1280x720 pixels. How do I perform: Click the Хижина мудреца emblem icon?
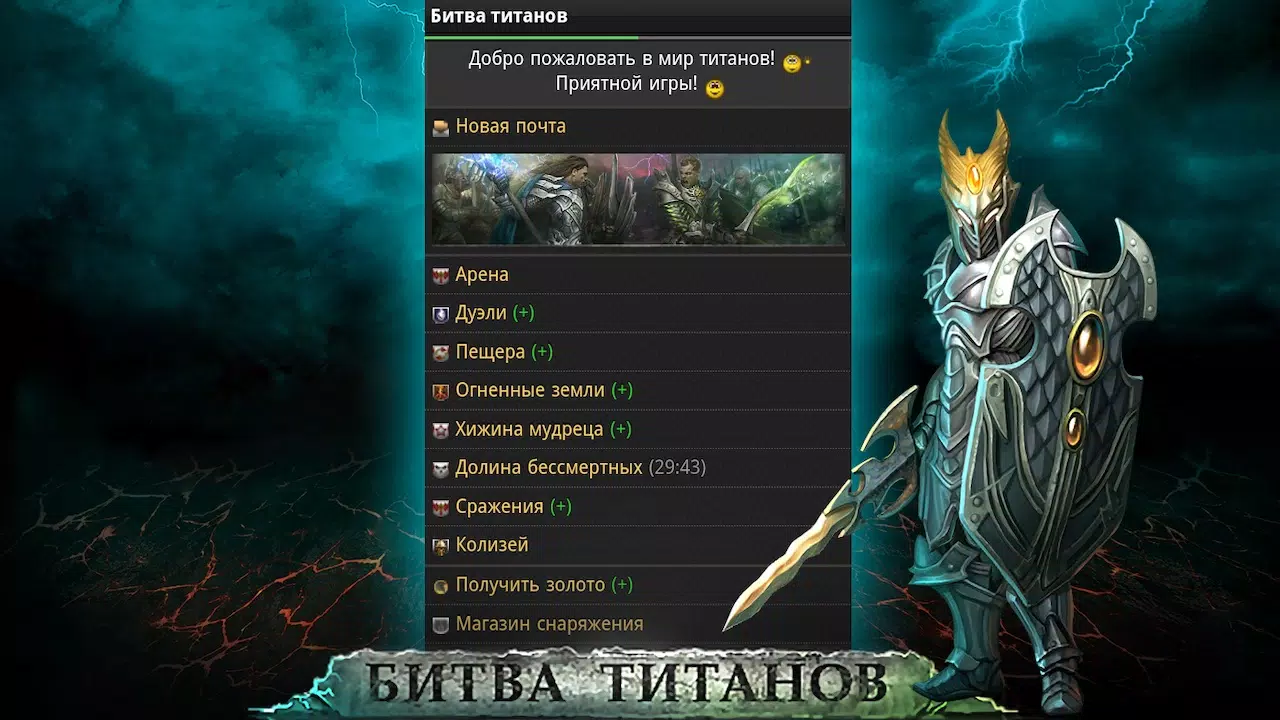(439, 428)
